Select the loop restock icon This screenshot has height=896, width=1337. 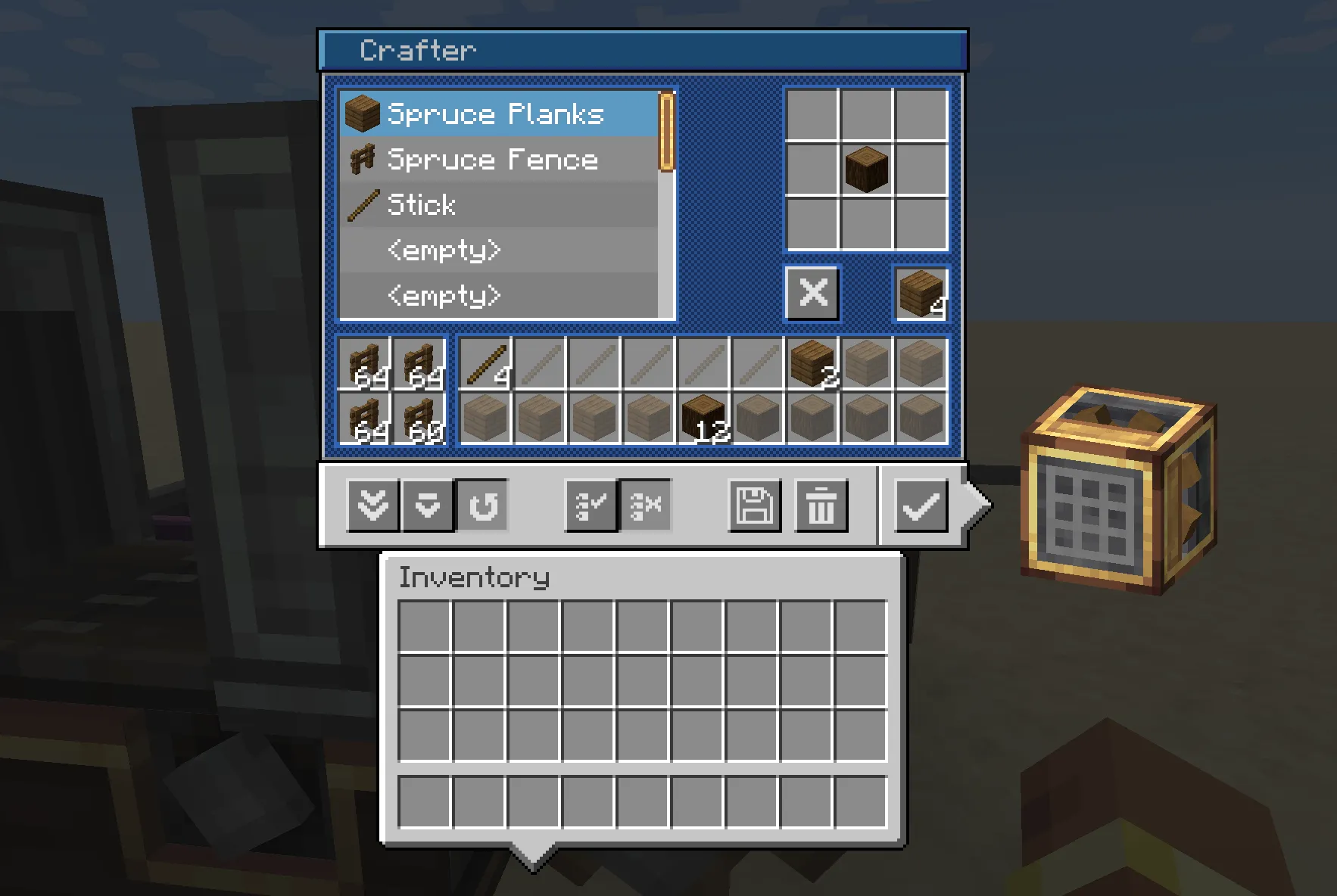484,506
